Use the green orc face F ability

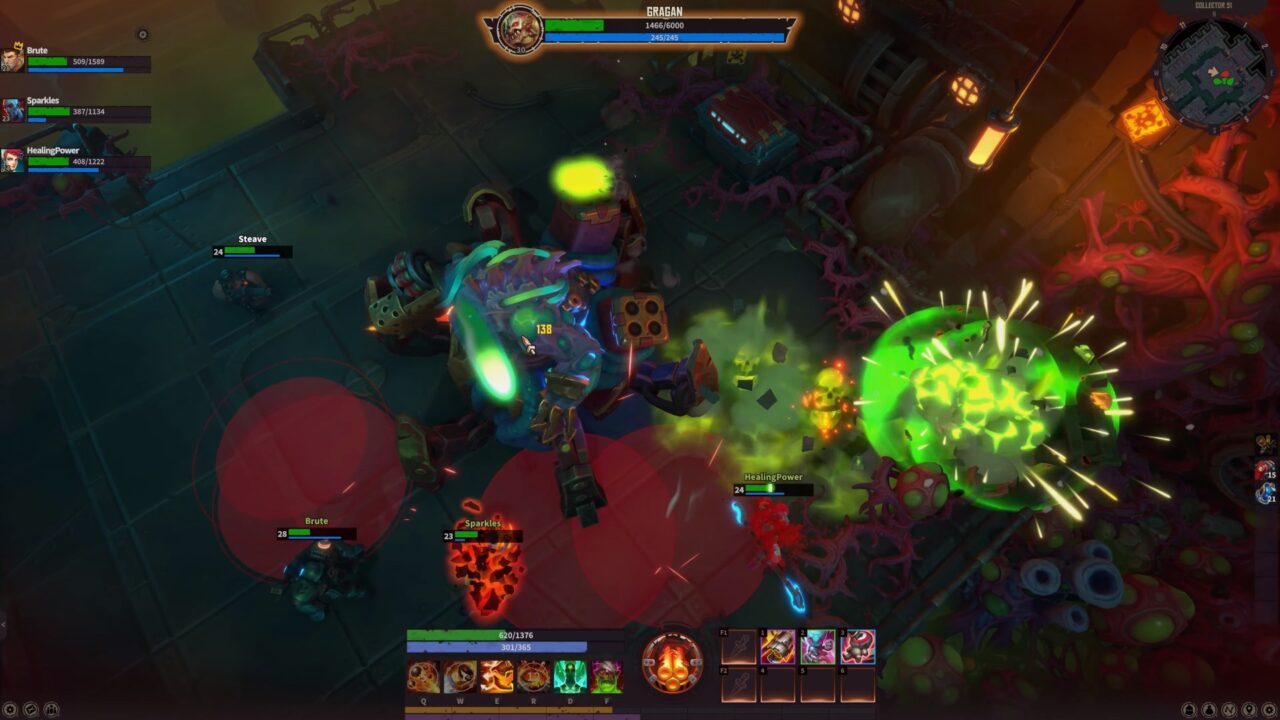click(606, 677)
